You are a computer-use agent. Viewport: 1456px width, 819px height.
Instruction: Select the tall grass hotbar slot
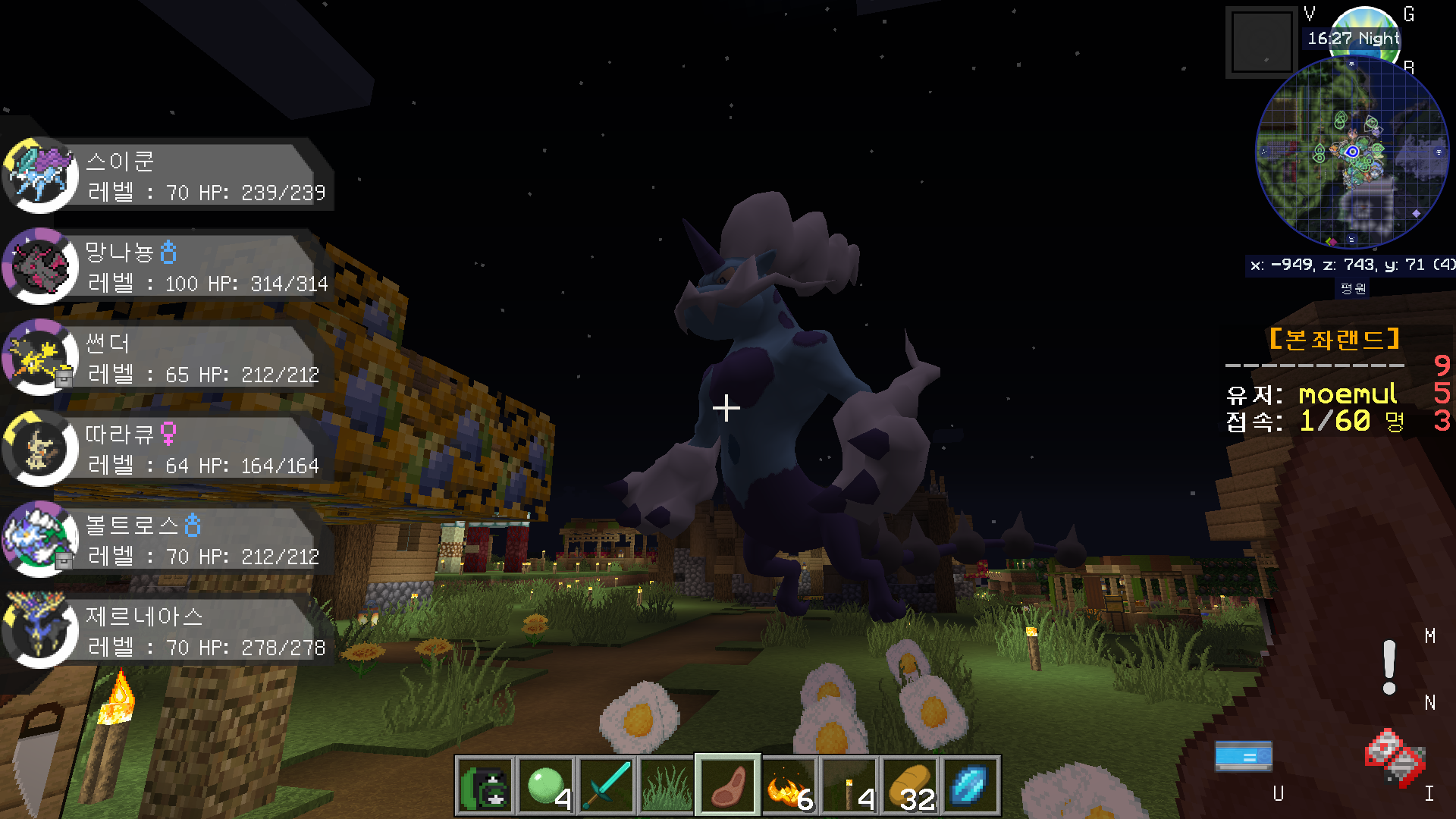point(667,786)
